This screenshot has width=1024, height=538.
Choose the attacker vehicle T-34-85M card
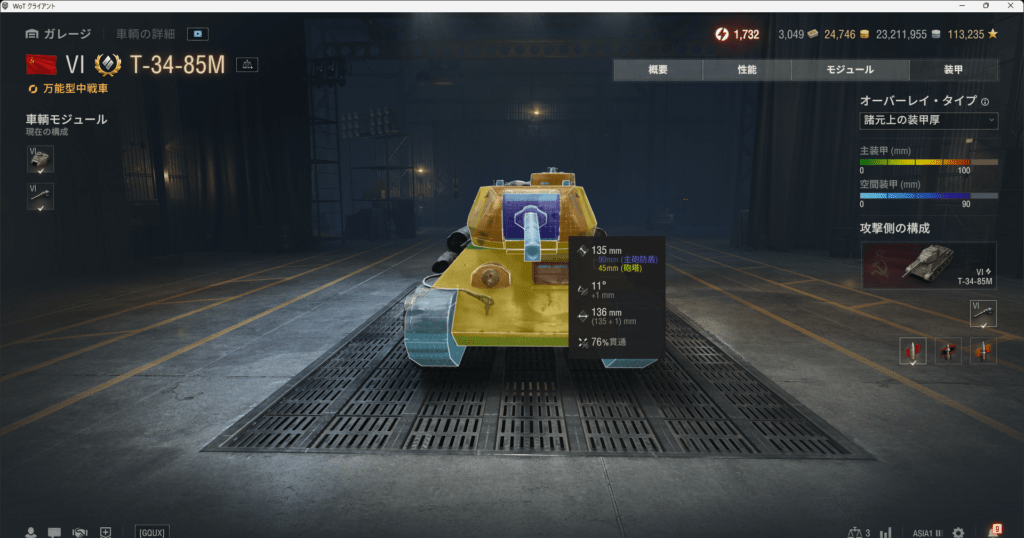pyautogui.click(x=928, y=265)
